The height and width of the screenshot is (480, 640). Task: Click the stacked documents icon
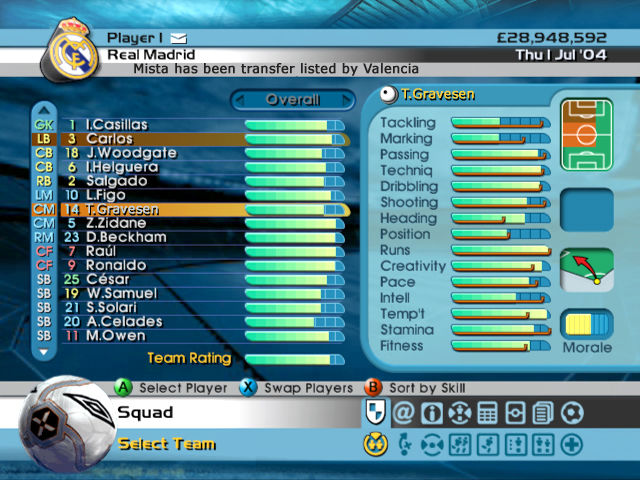[x=543, y=412]
